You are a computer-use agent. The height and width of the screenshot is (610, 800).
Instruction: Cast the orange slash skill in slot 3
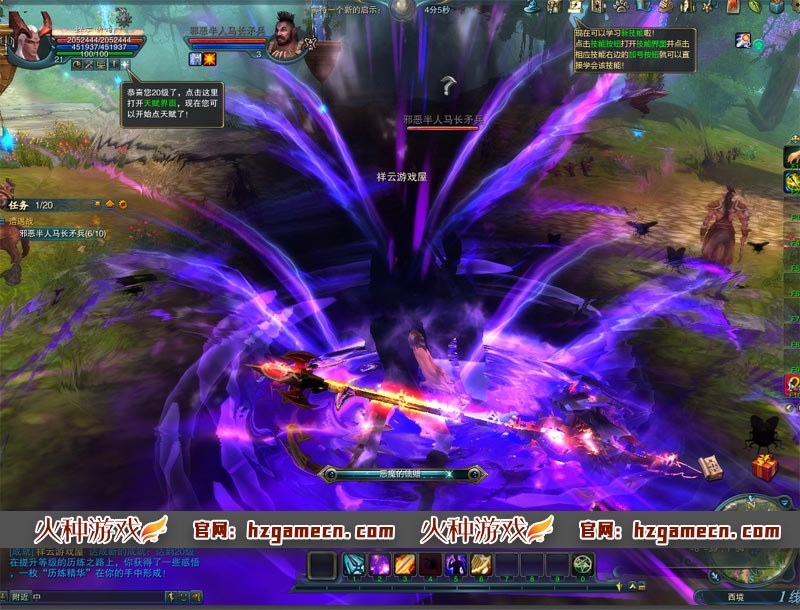pos(405,565)
